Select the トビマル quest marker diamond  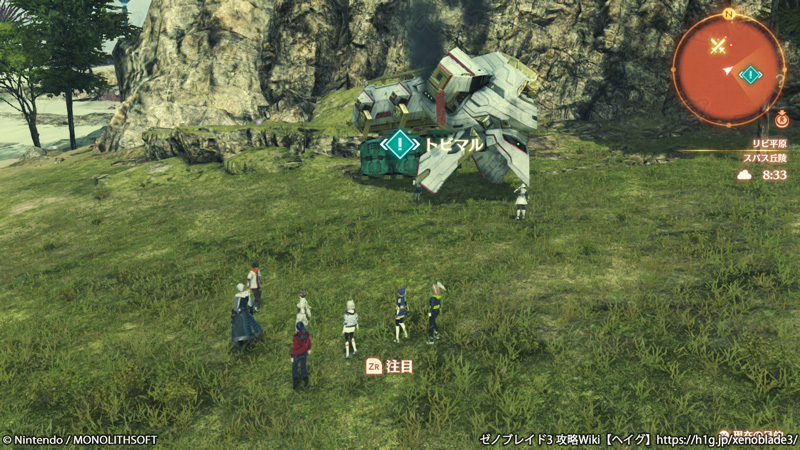400,144
